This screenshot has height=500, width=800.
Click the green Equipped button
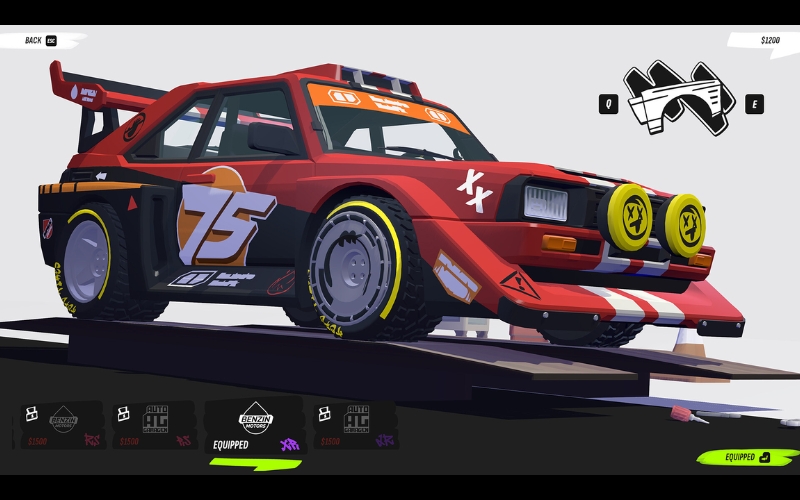click(x=746, y=457)
